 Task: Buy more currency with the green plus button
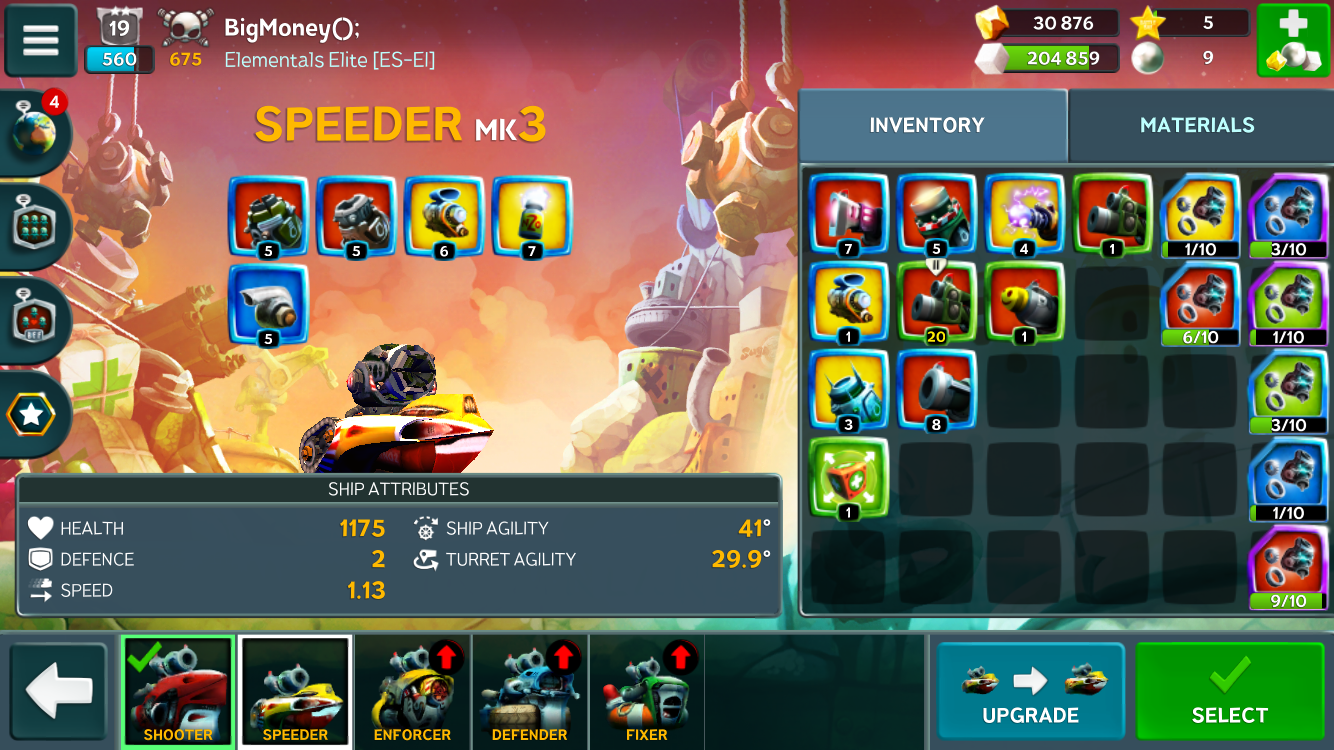click(x=1293, y=41)
